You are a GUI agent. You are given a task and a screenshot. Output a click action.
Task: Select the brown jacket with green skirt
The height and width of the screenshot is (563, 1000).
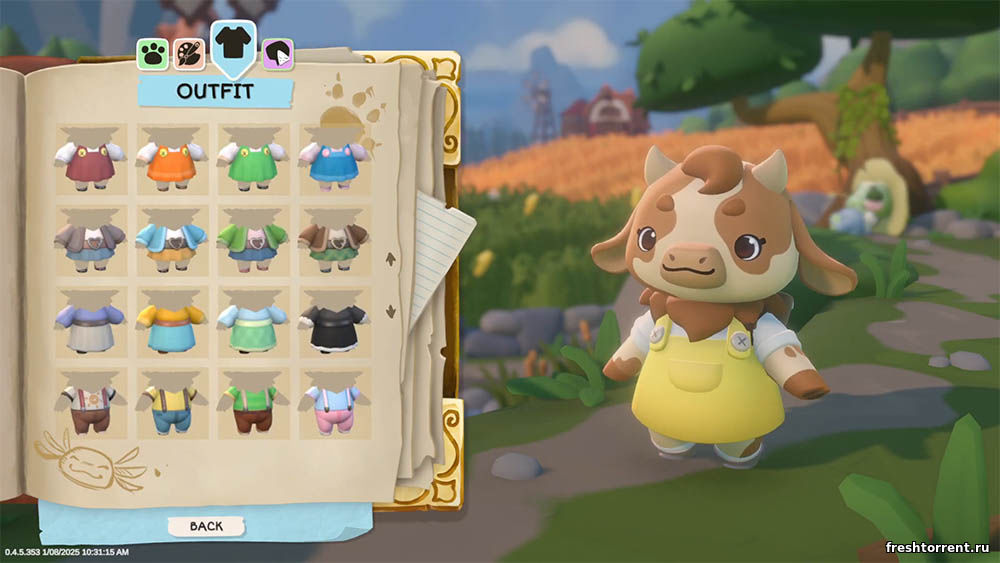pyautogui.click(x=334, y=243)
